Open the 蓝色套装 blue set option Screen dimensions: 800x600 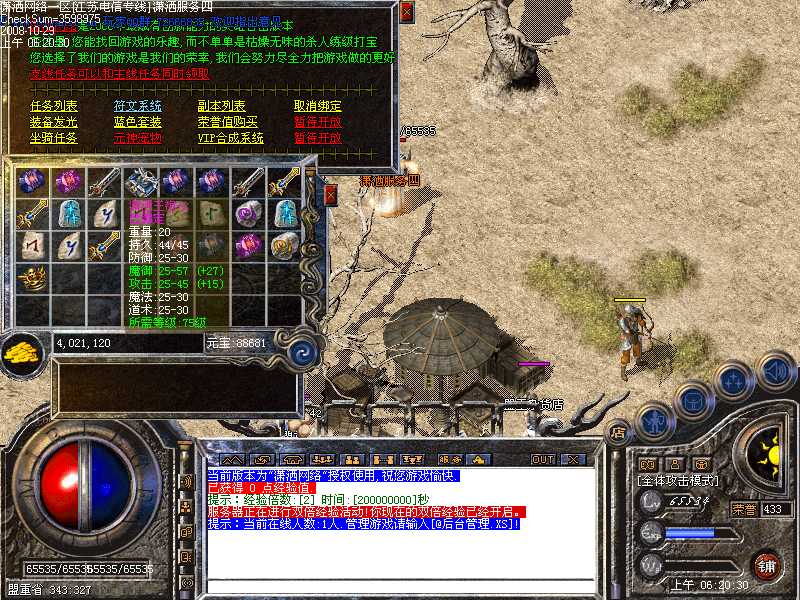pos(137,122)
